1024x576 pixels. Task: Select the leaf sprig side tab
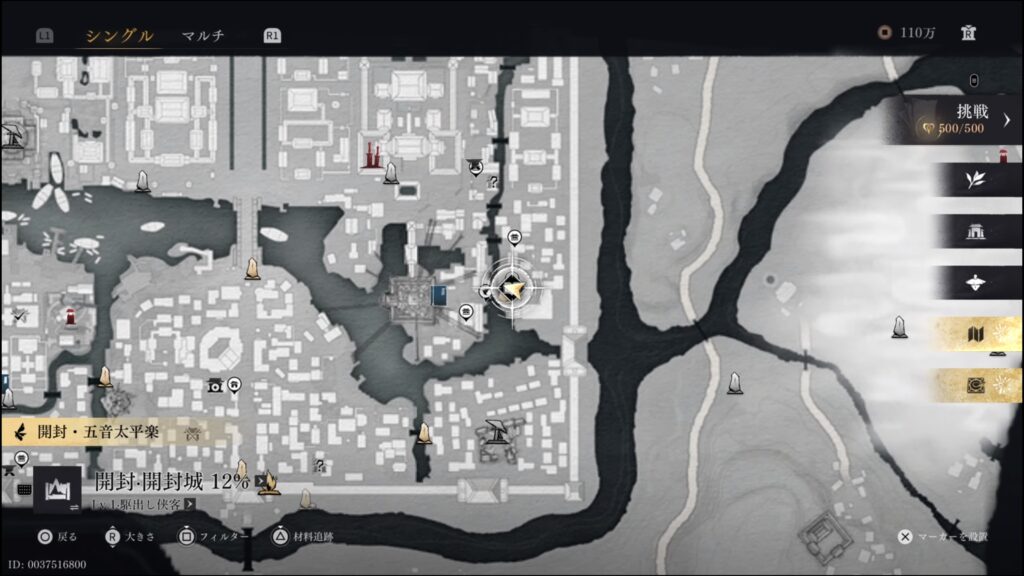[x=975, y=180]
